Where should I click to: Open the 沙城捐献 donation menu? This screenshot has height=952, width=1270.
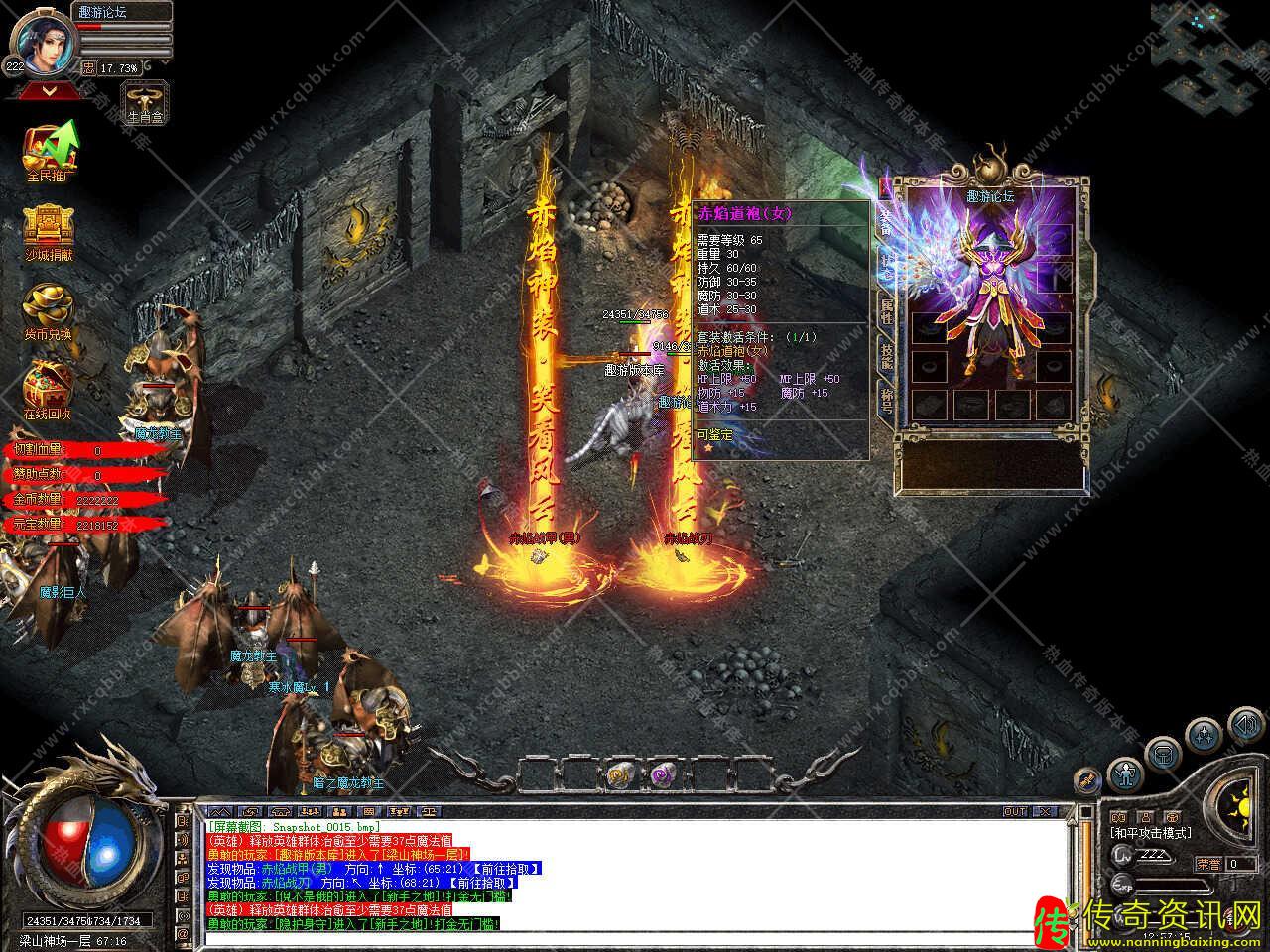(49, 230)
